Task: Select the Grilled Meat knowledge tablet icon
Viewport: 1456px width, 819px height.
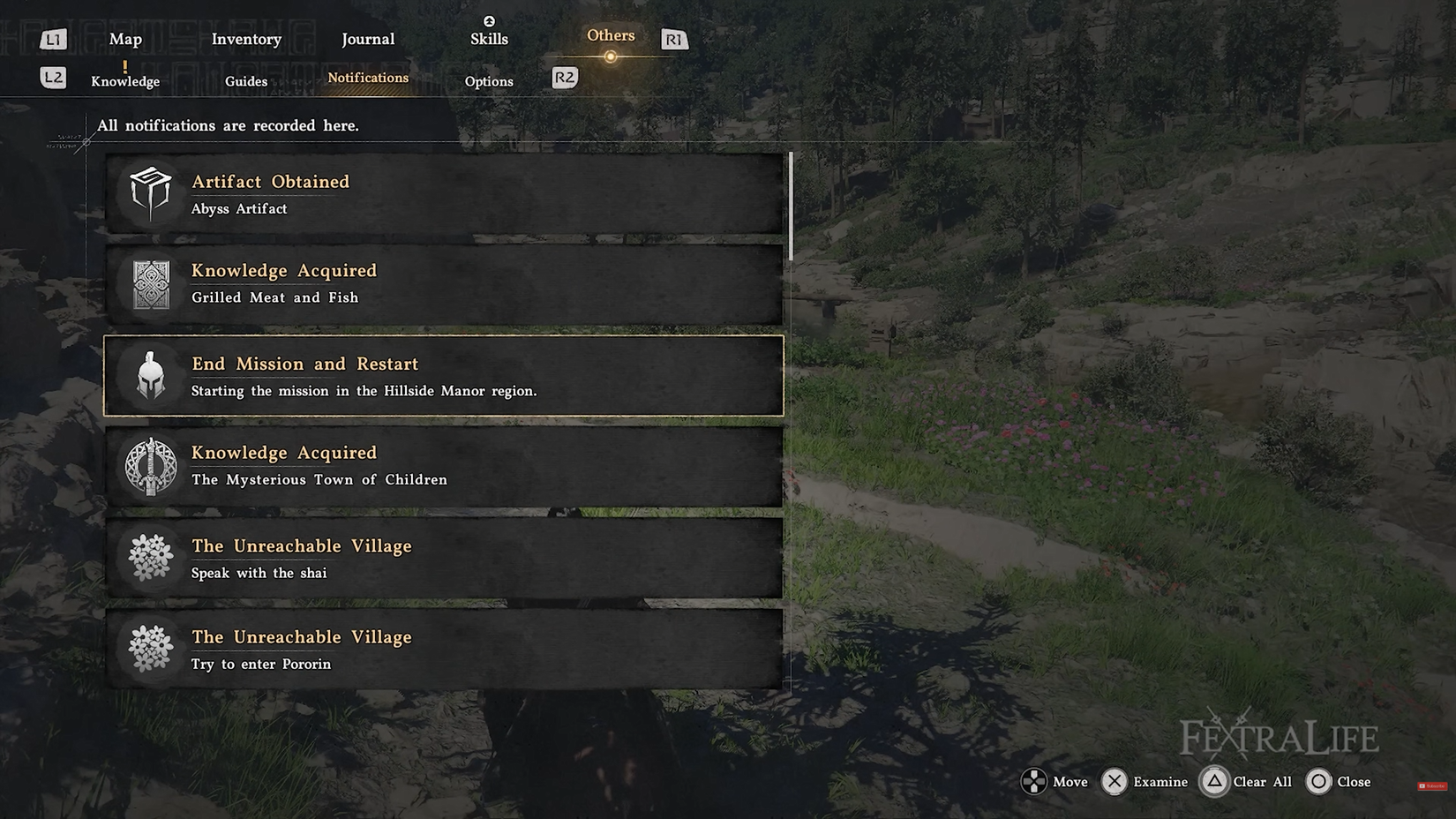Action: [148, 284]
